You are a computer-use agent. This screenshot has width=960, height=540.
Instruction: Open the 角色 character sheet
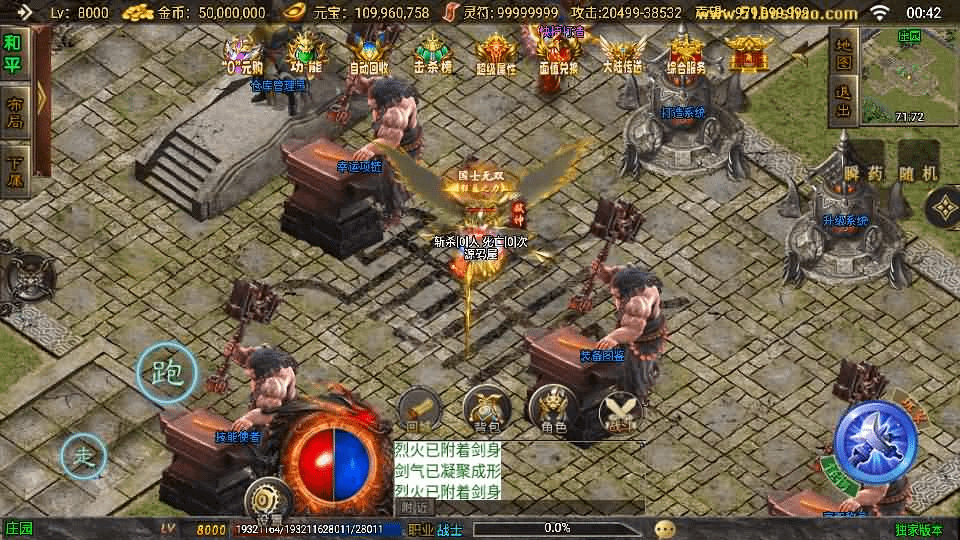552,409
